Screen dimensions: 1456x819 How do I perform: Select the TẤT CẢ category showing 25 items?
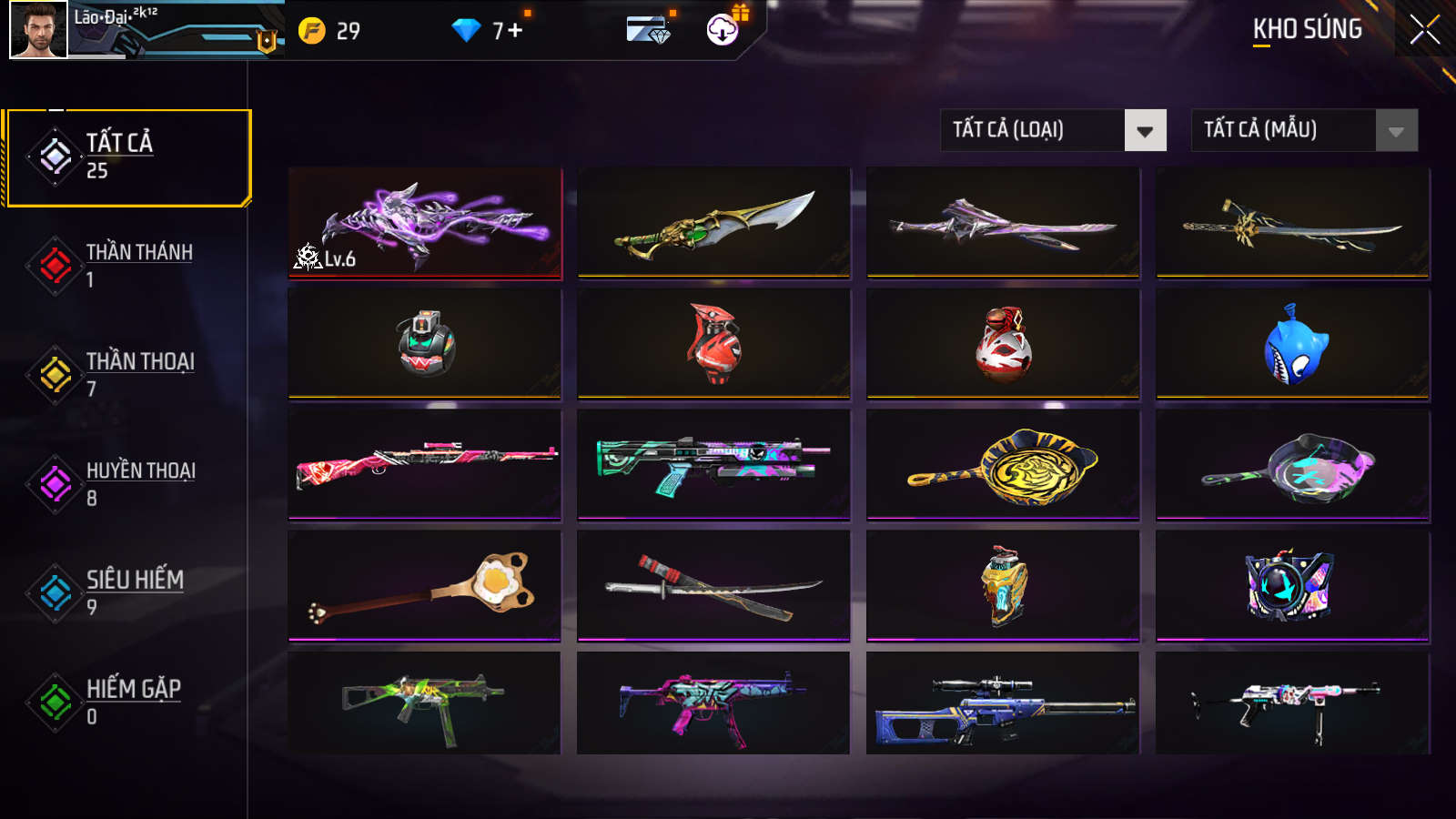118,153
